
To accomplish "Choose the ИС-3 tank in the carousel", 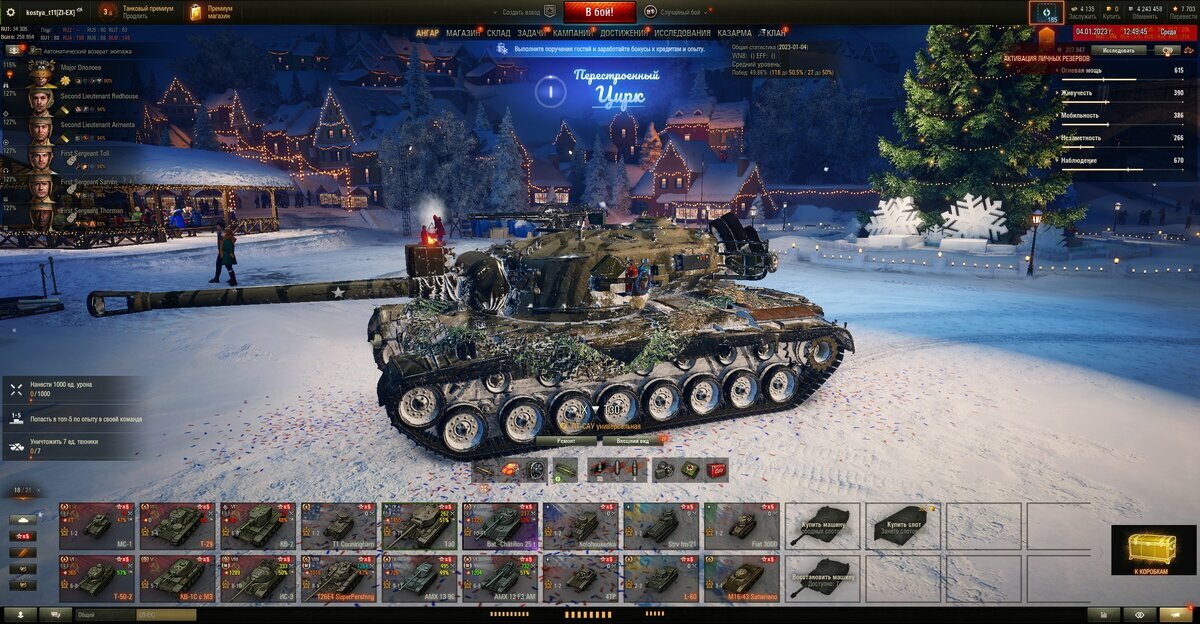I will (257, 578).
